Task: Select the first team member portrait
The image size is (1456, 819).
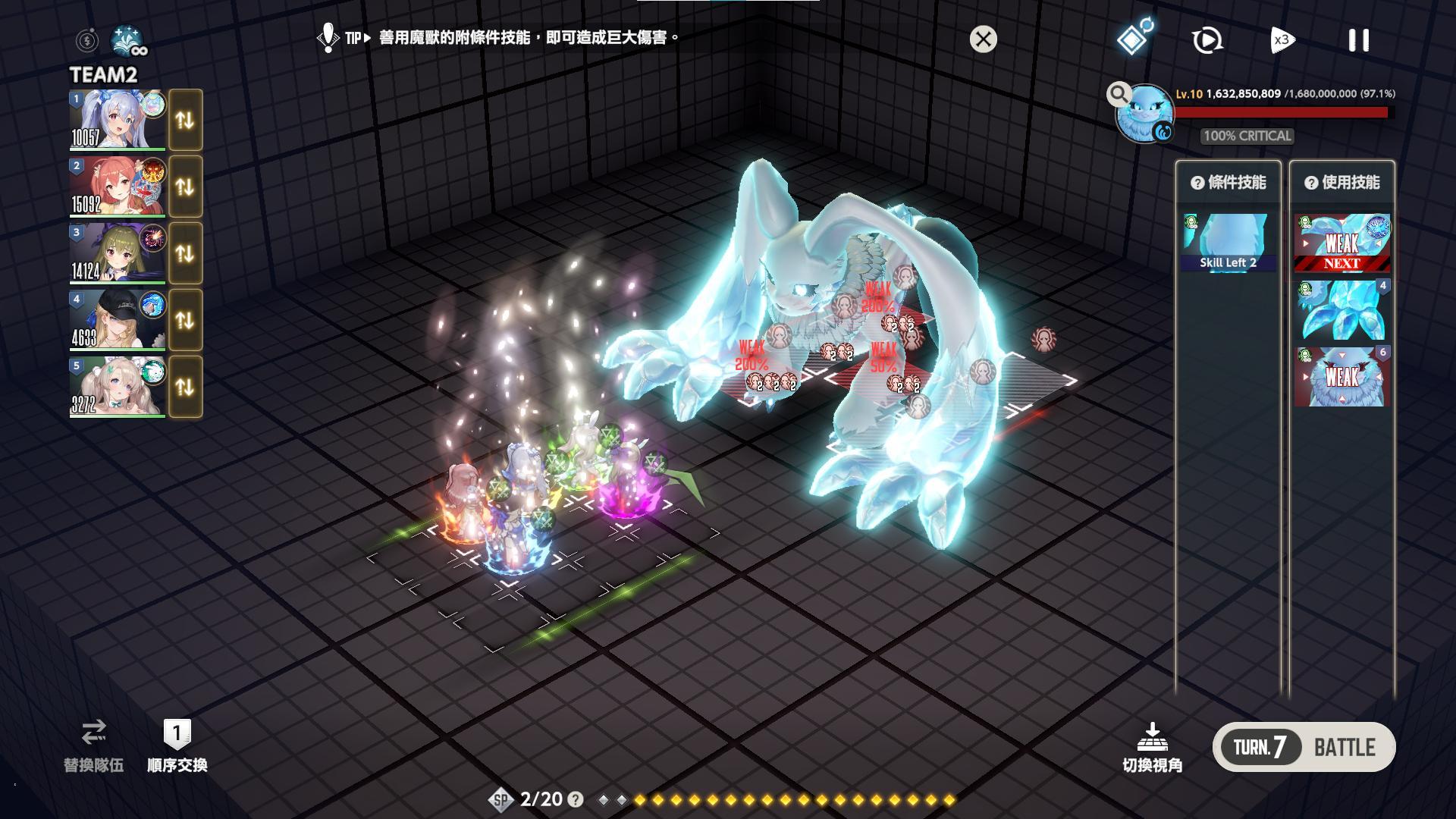Action: pos(117,120)
